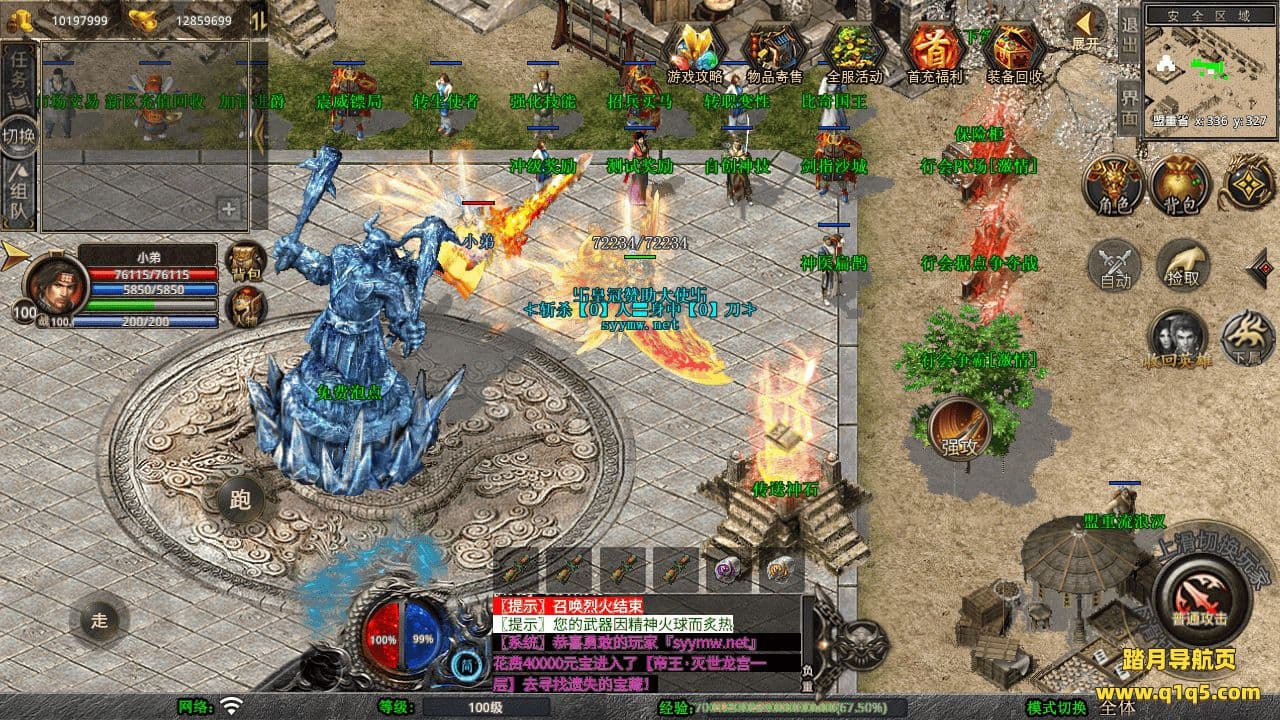Image resolution: width=1280 pixels, height=720 pixels.
Task: Open the main 背包 bag beside 角色
Action: coord(1181,185)
